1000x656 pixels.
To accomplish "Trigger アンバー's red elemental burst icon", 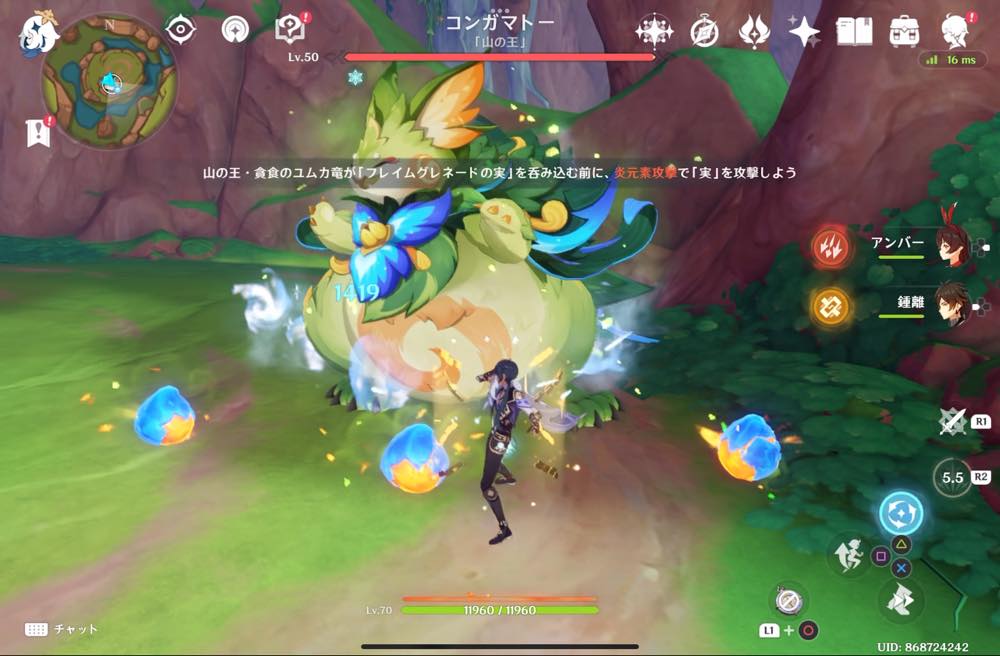I will point(830,247).
